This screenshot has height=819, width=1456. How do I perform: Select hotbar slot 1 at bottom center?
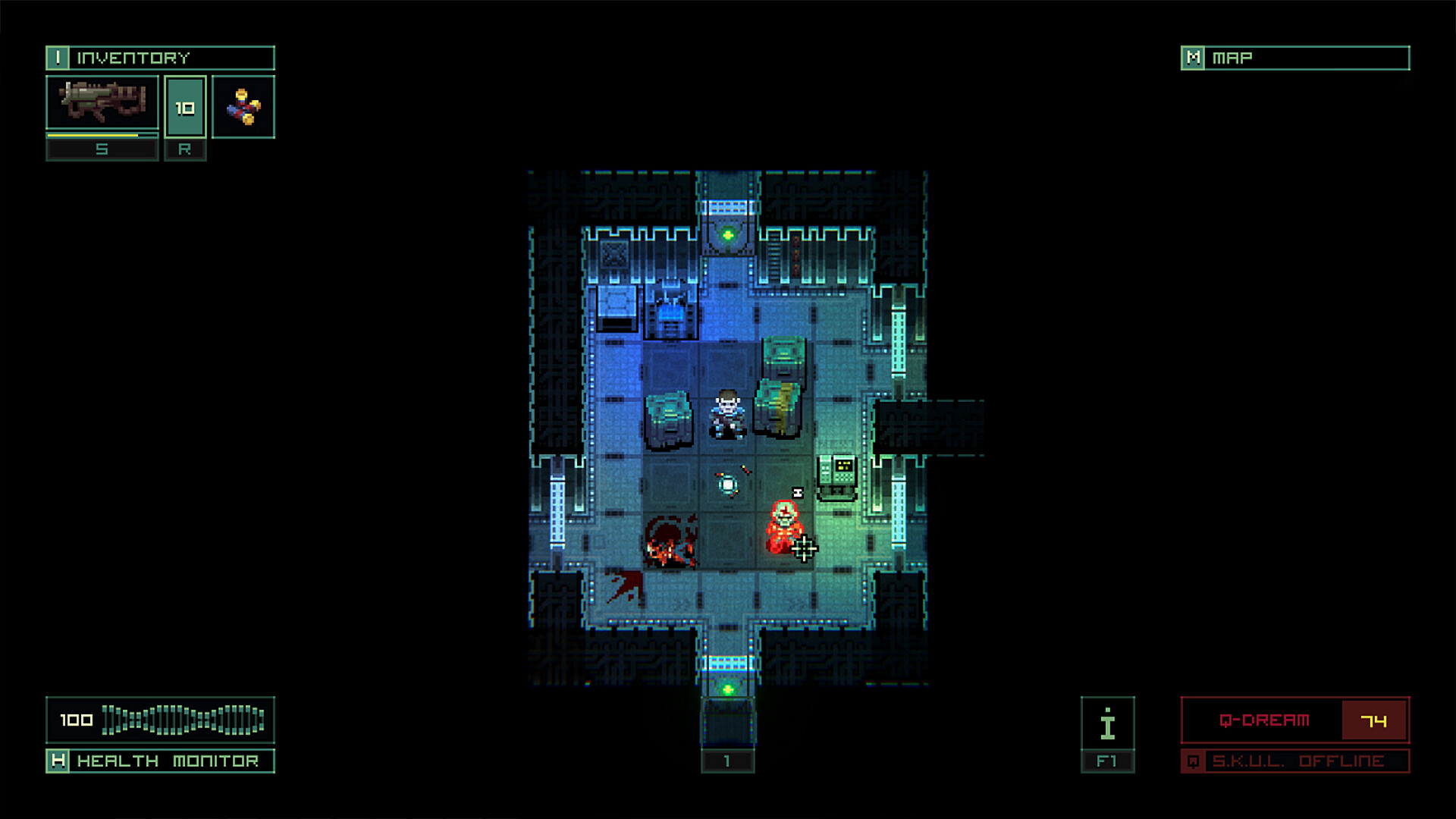pyautogui.click(x=729, y=761)
